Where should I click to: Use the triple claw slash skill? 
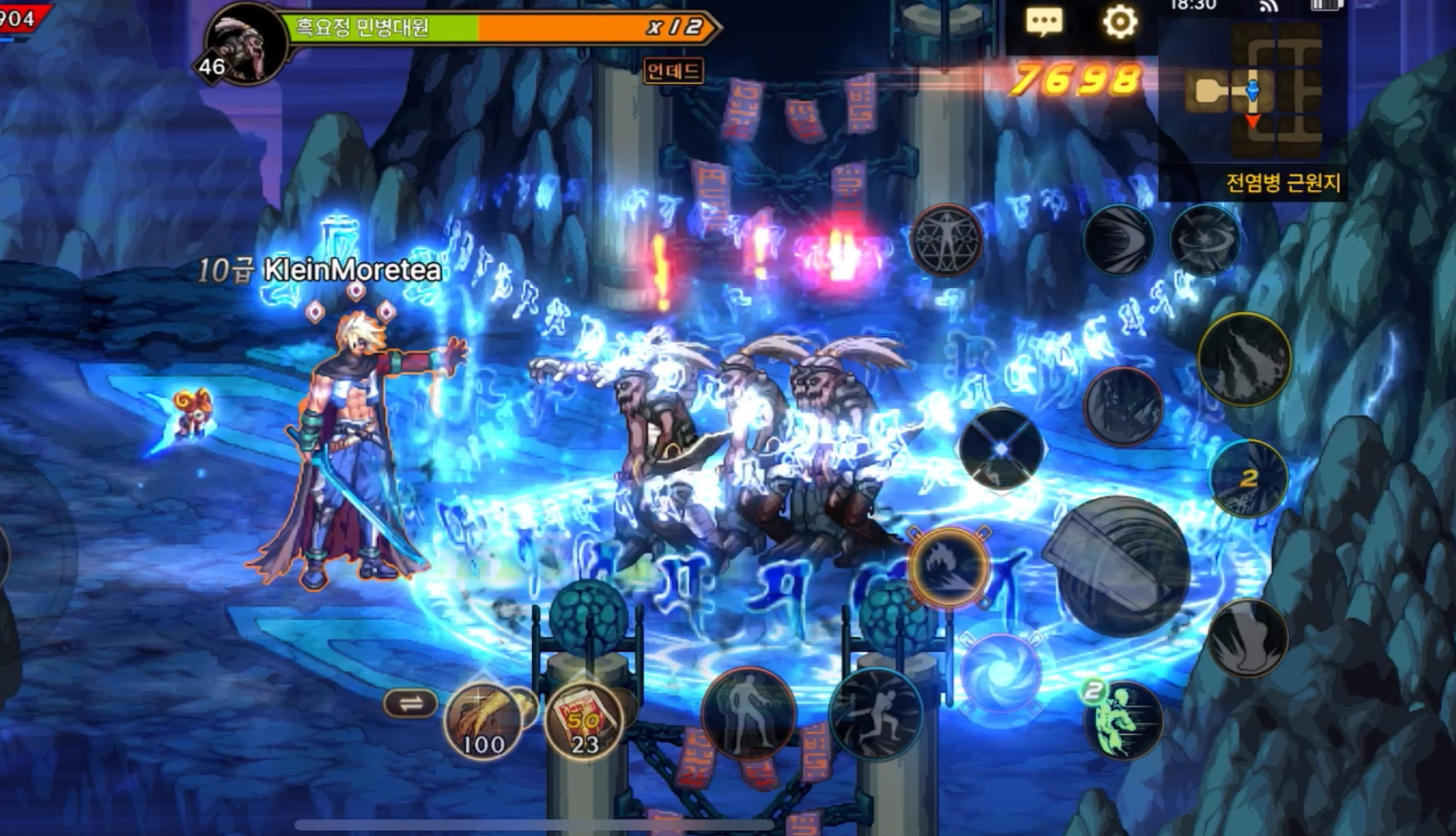pyautogui.click(x=1244, y=359)
